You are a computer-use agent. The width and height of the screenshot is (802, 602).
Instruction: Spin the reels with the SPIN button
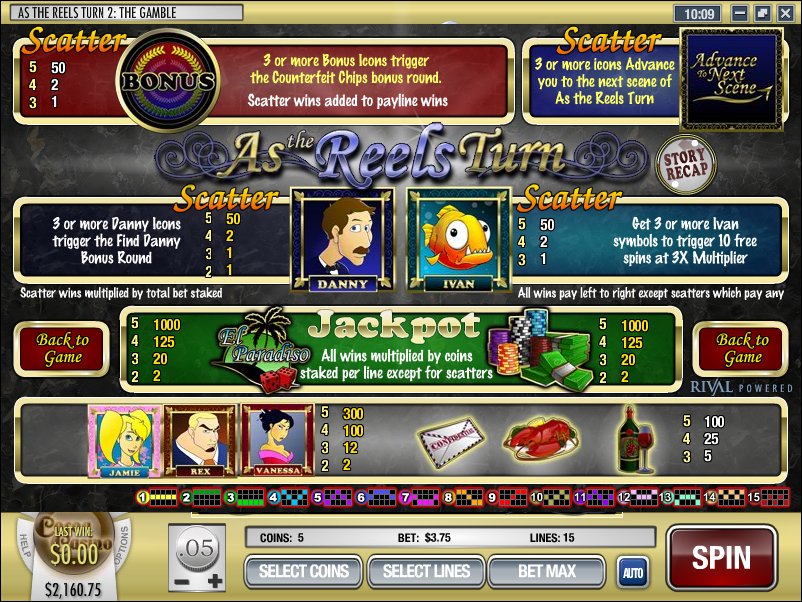tap(721, 556)
